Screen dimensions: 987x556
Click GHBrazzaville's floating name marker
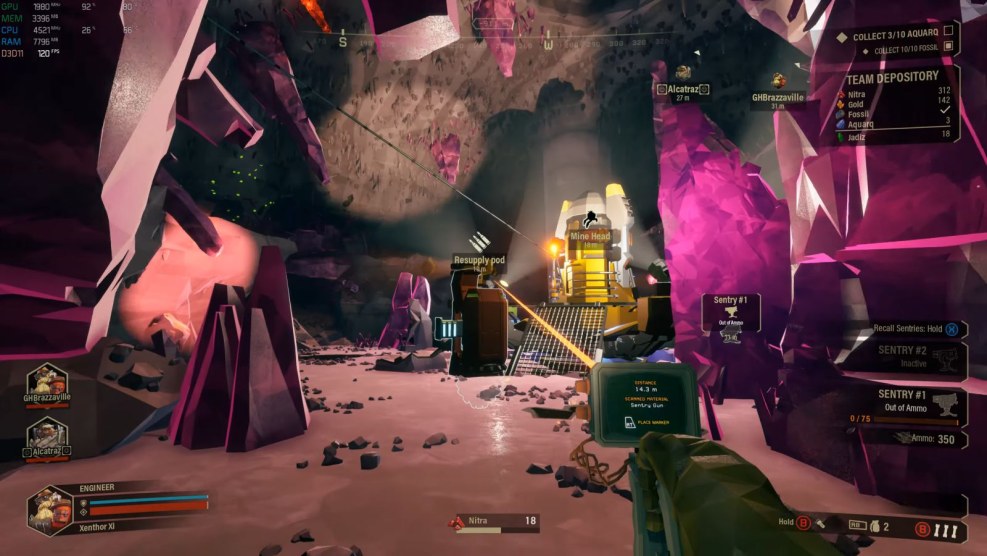779,97
